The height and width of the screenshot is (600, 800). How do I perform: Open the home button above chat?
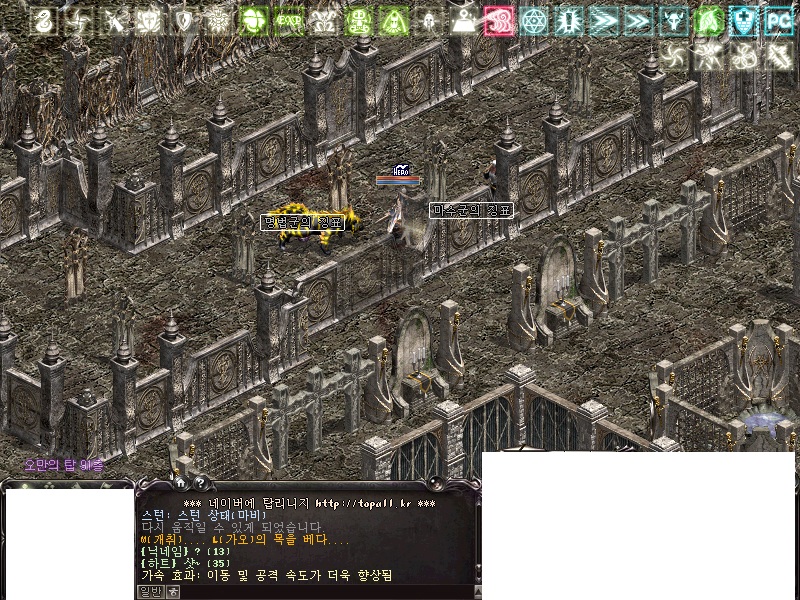click(180, 483)
